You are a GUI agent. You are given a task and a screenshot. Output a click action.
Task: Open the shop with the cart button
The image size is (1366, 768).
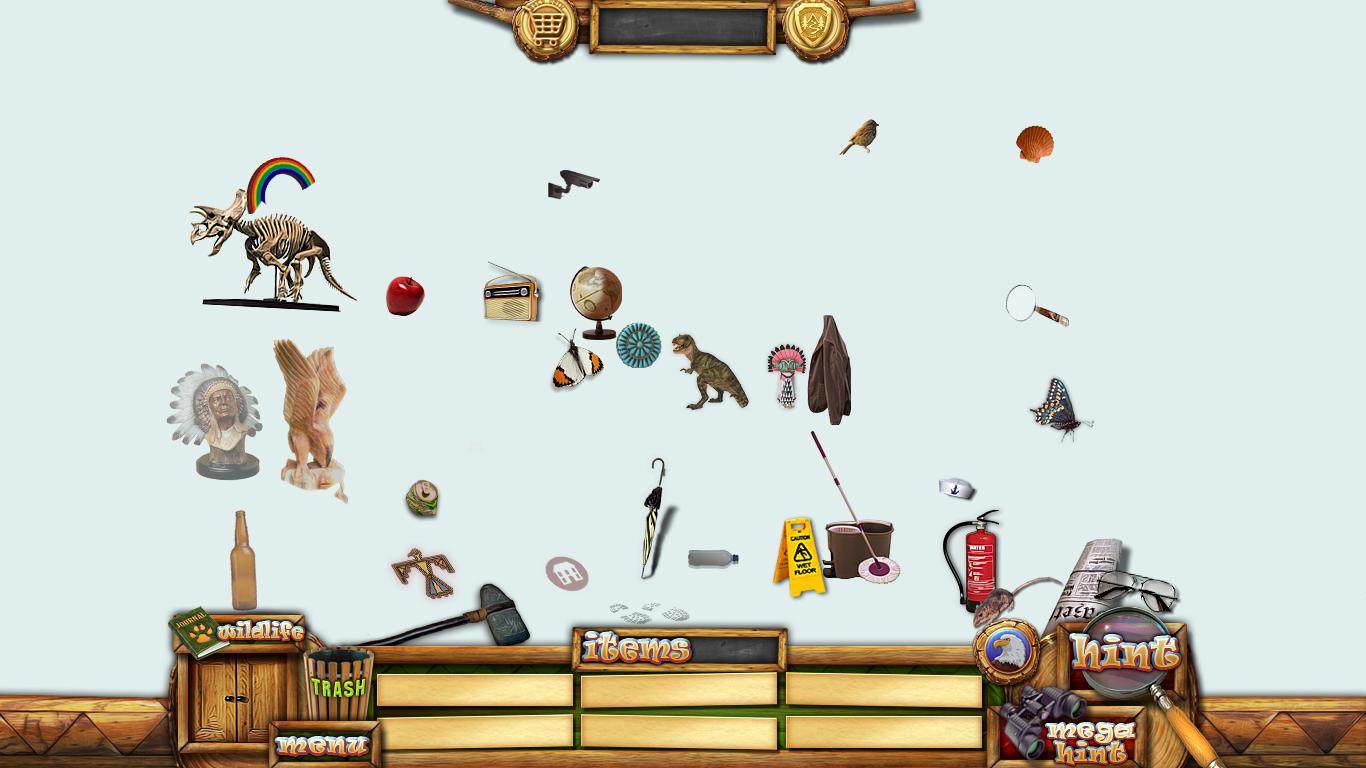coord(545,26)
